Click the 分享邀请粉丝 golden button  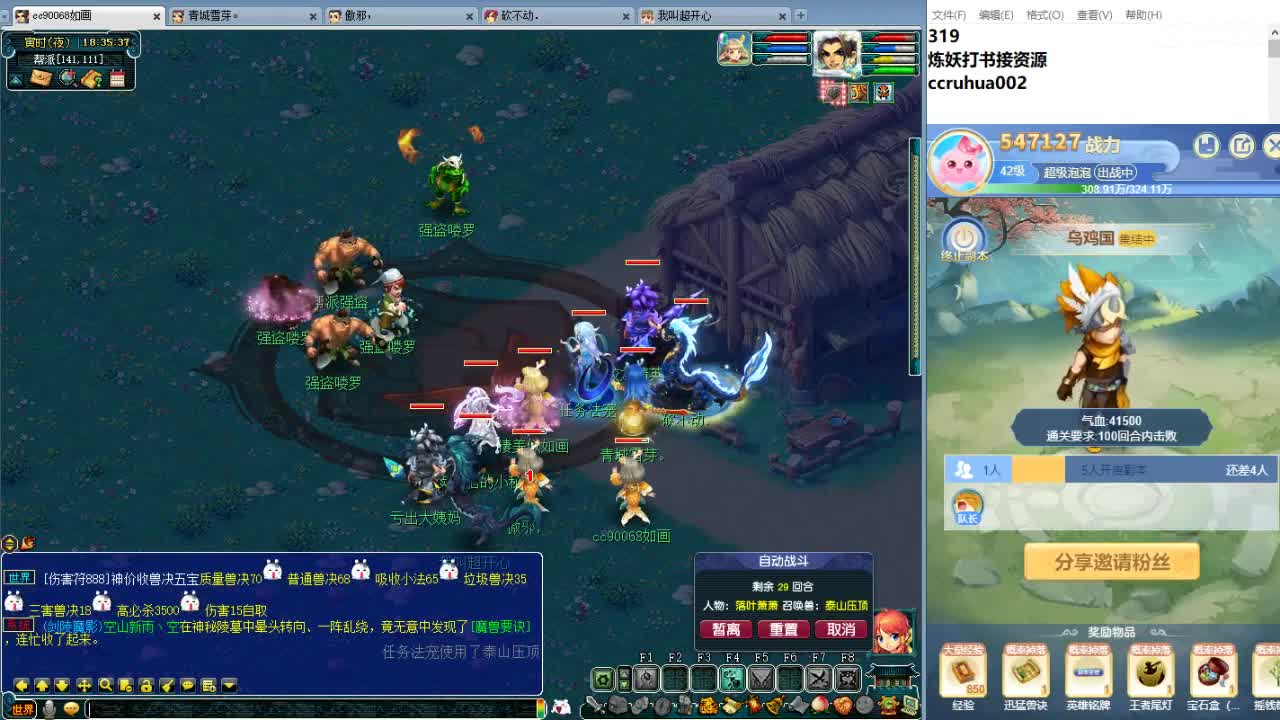[1111, 562]
